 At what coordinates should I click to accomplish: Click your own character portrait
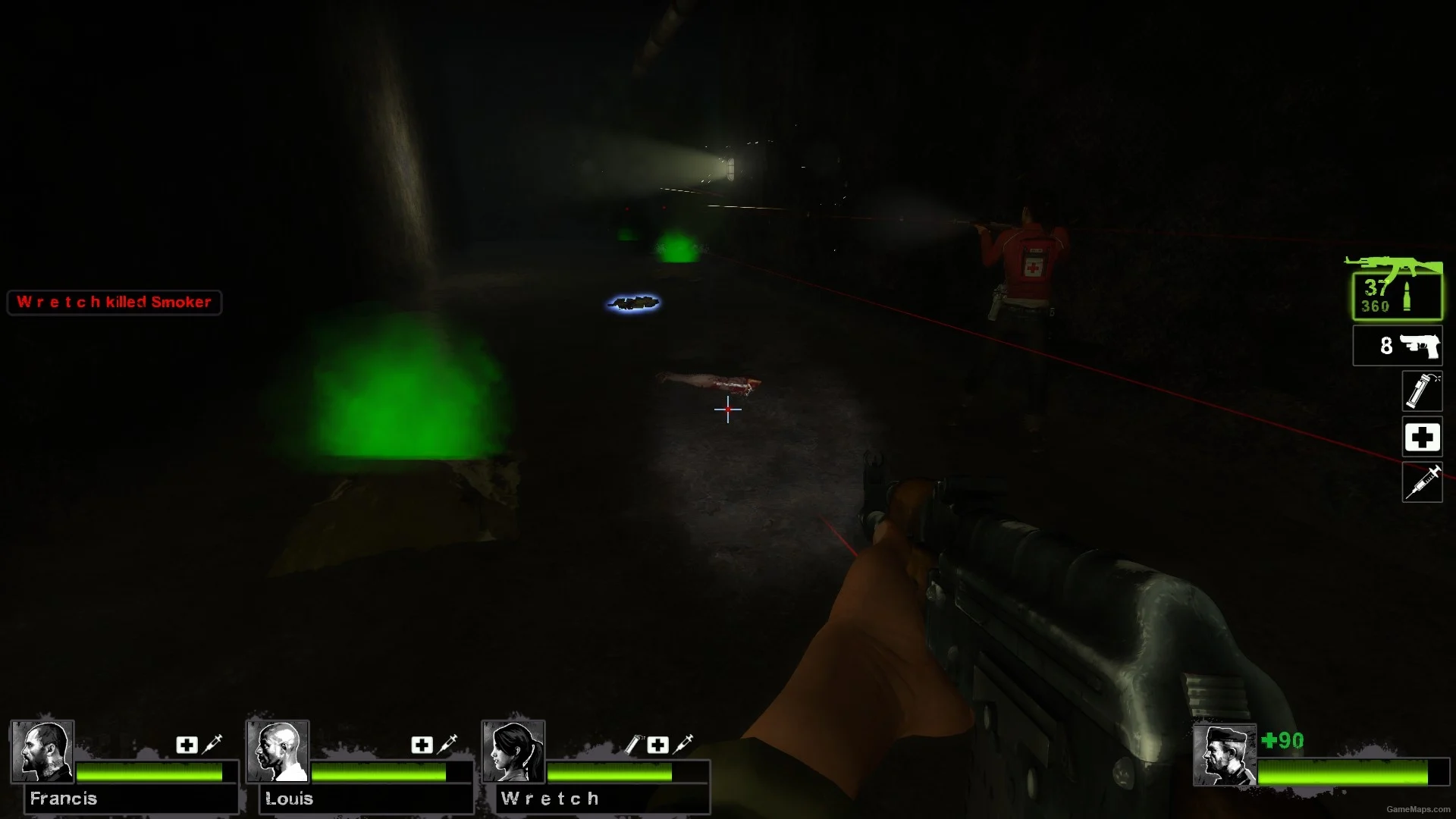[x=1224, y=755]
